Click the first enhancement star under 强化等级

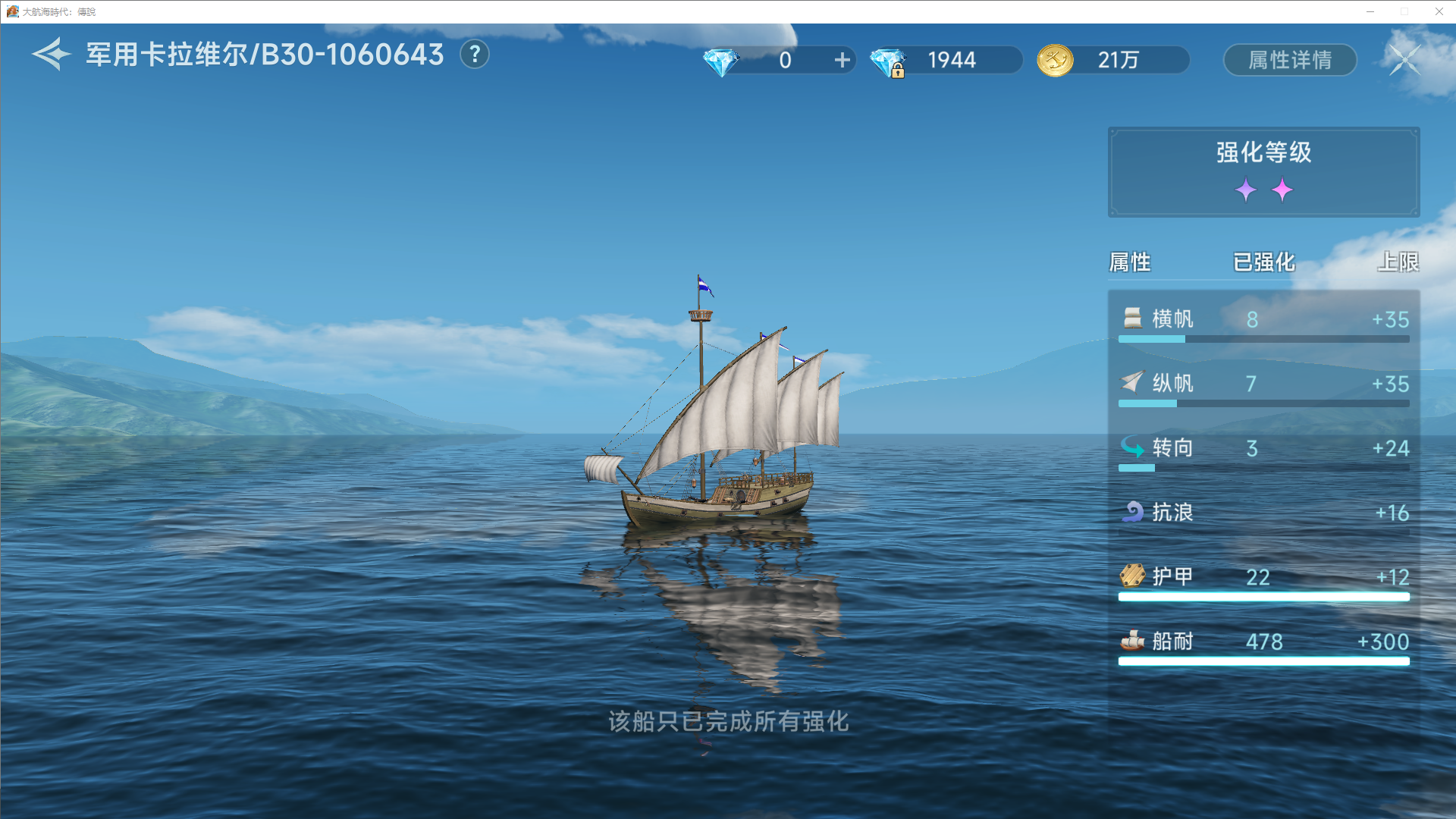coord(1247,190)
